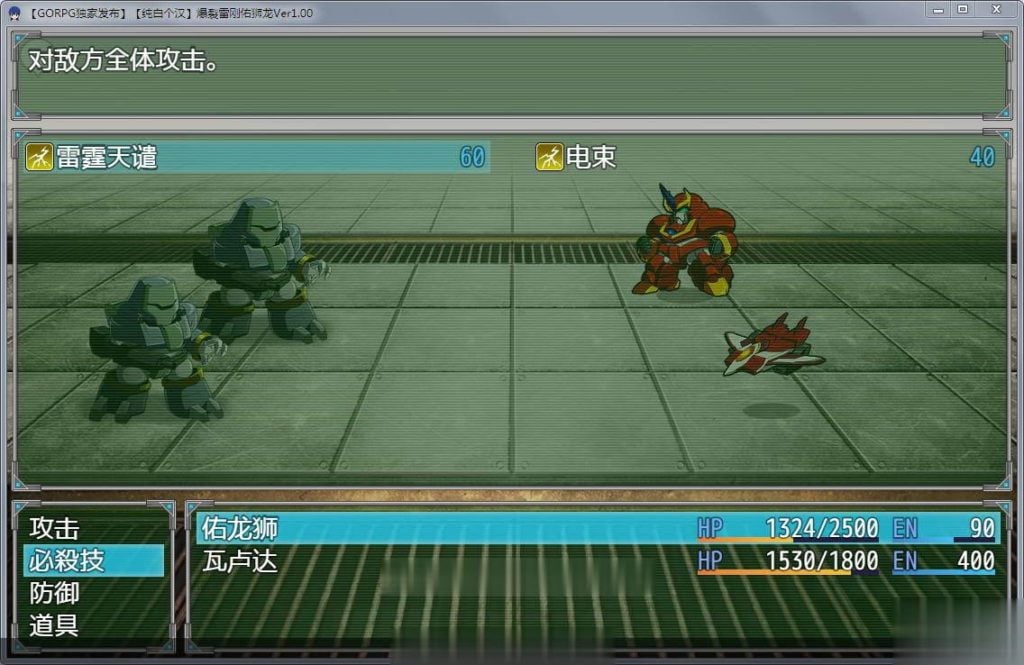Image resolution: width=1024 pixels, height=665 pixels.
Task: Choose the 电束 skill
Action: [766, 157]
